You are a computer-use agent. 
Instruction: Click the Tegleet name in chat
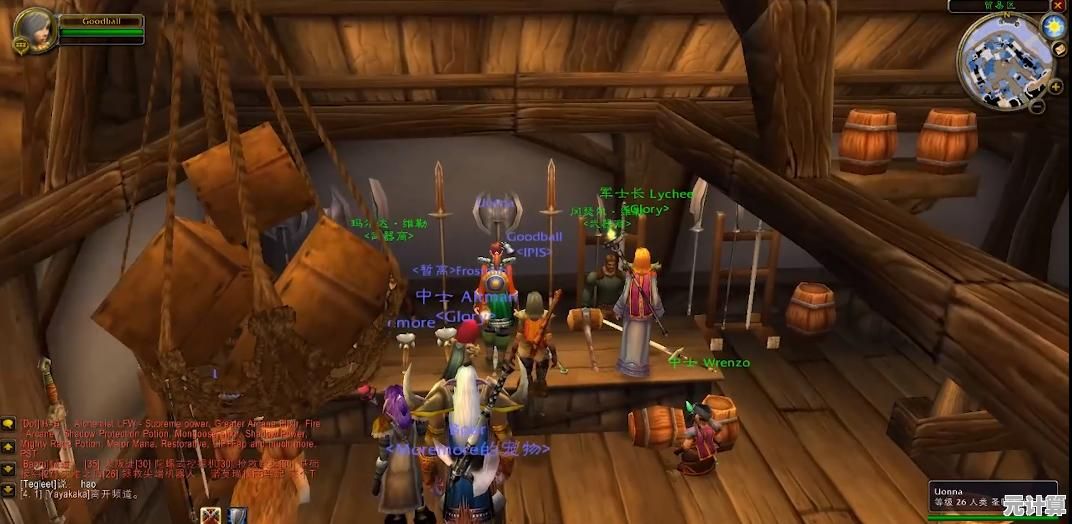point(38,482)
